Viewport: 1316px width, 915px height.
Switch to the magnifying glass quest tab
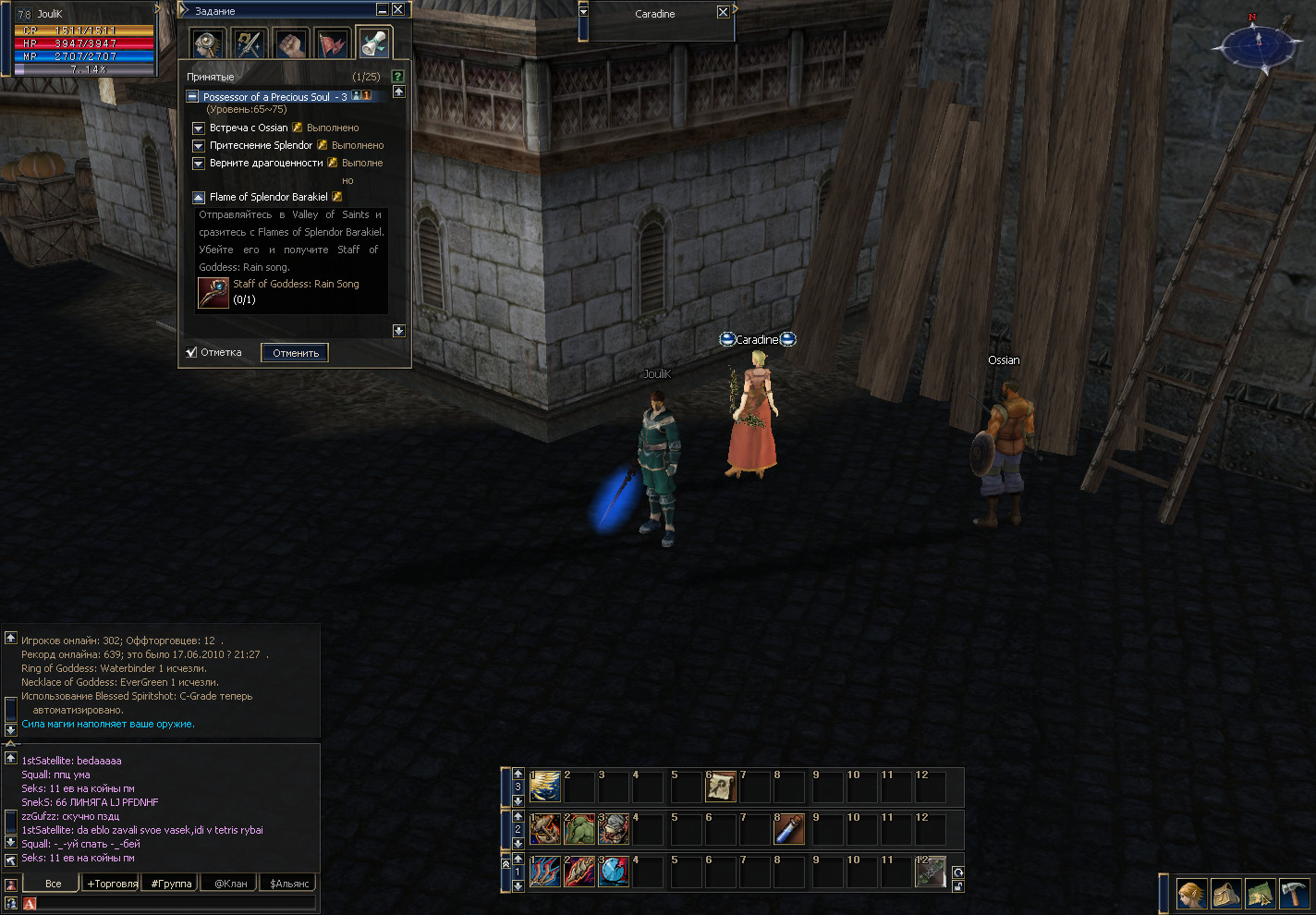pos(208,43)
